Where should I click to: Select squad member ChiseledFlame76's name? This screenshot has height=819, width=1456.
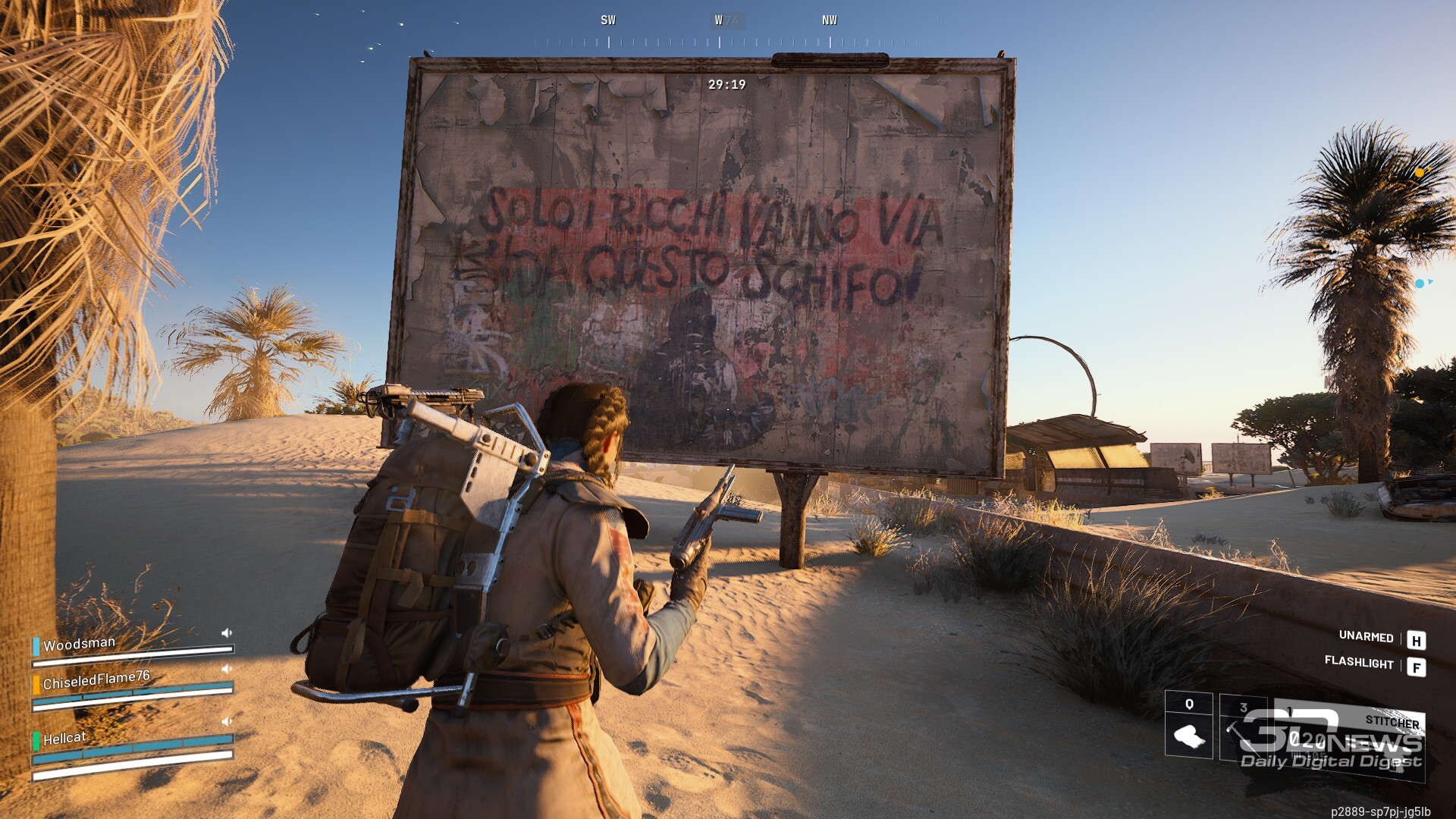pyautogui.click(x=96, y=681)
